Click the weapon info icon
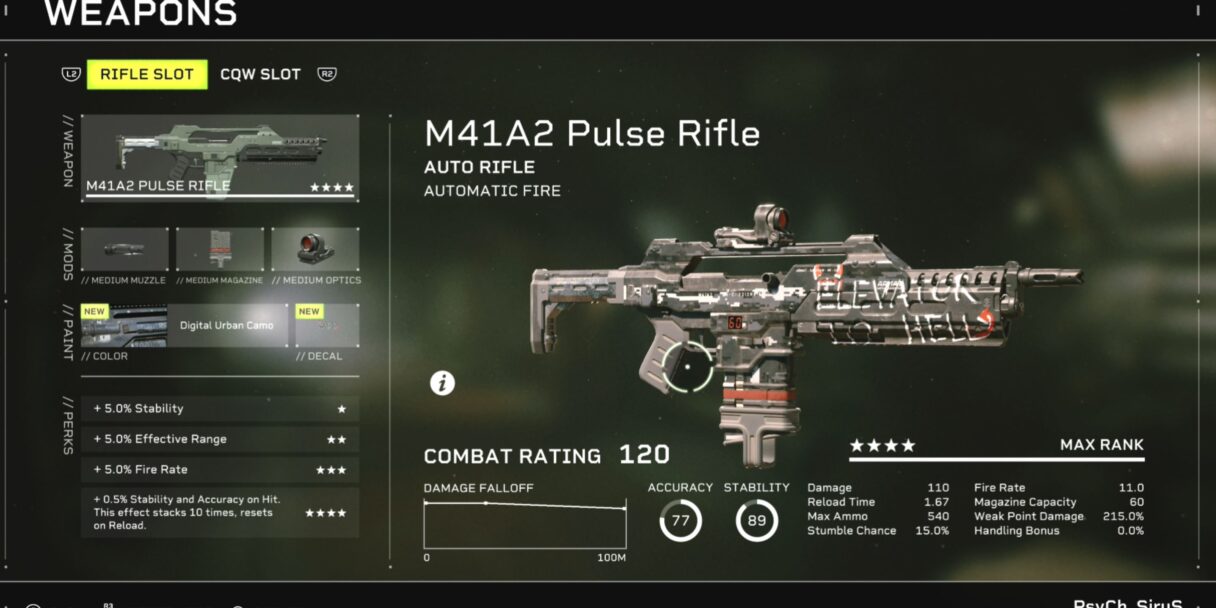 pyautogui.click(x=442, y=382)
